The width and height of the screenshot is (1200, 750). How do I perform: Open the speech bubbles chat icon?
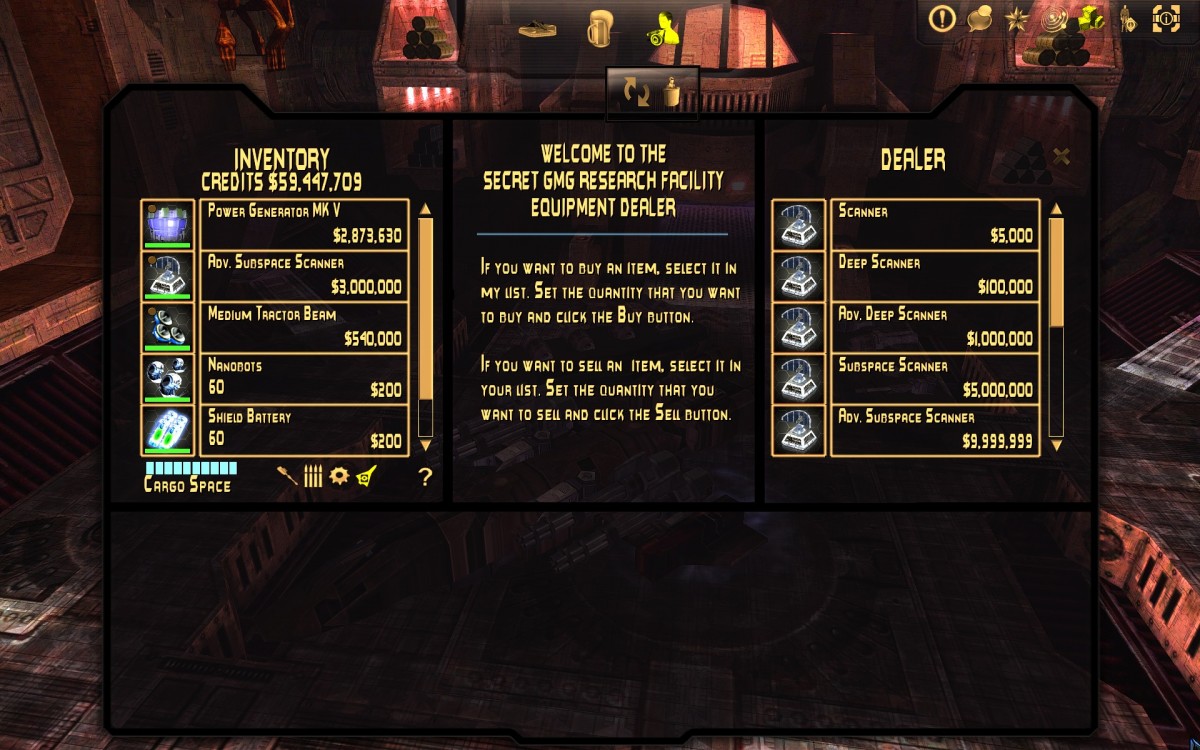tap(979, 19)
